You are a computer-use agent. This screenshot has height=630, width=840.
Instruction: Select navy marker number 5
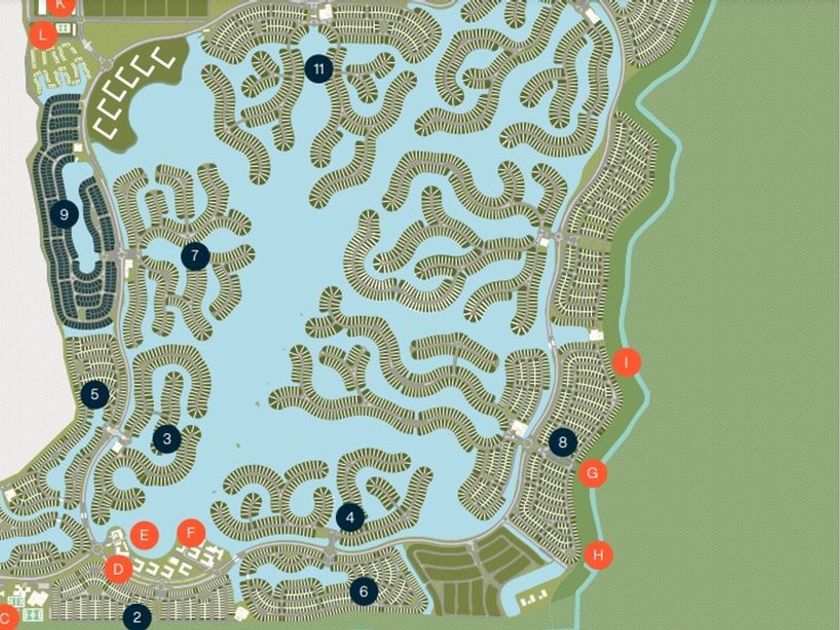click(95, 394)
